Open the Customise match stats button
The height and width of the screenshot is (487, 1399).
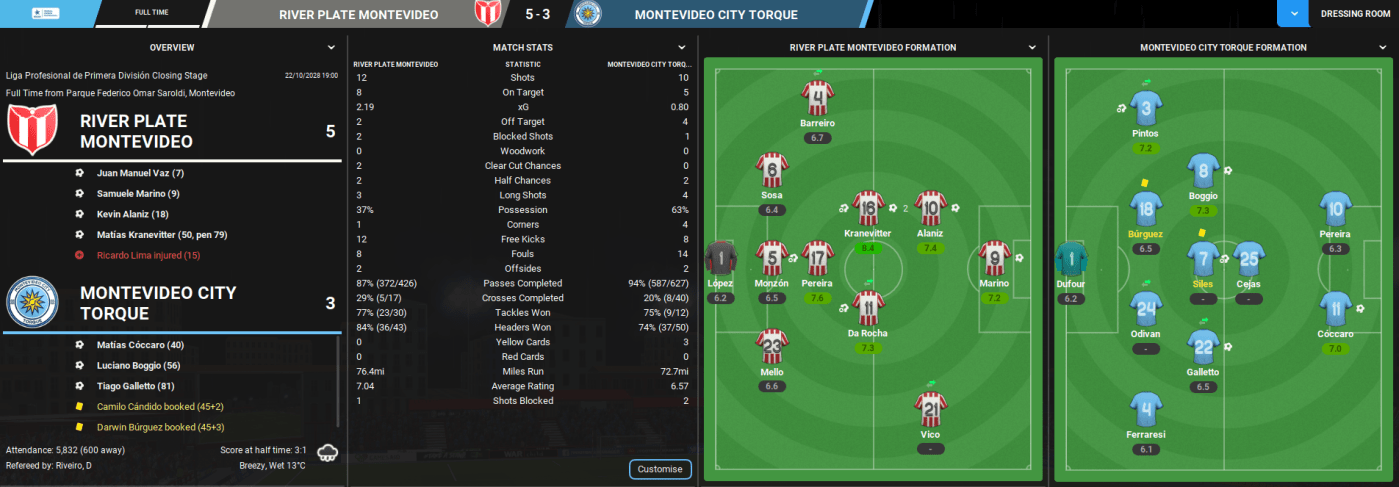[x=660, y=469]
